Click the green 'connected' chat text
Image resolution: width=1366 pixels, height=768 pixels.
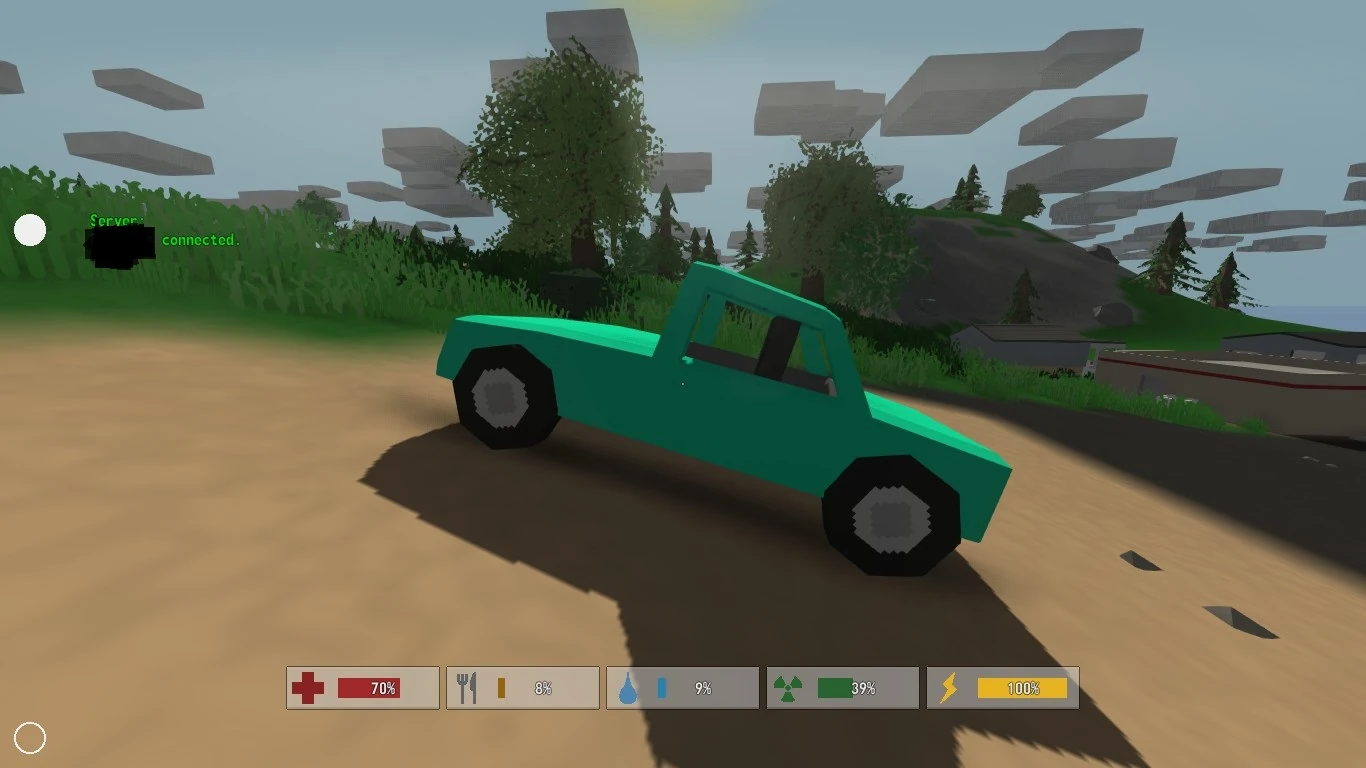200,240
